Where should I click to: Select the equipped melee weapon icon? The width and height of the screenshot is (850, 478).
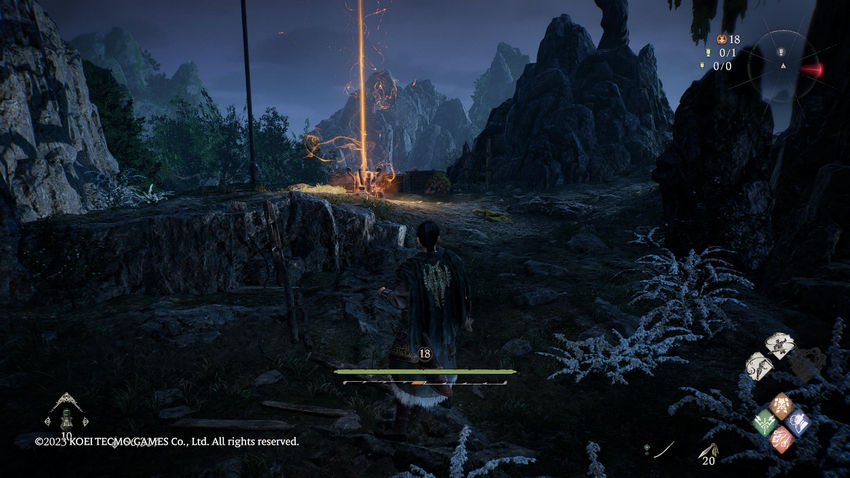pos(662,450)
